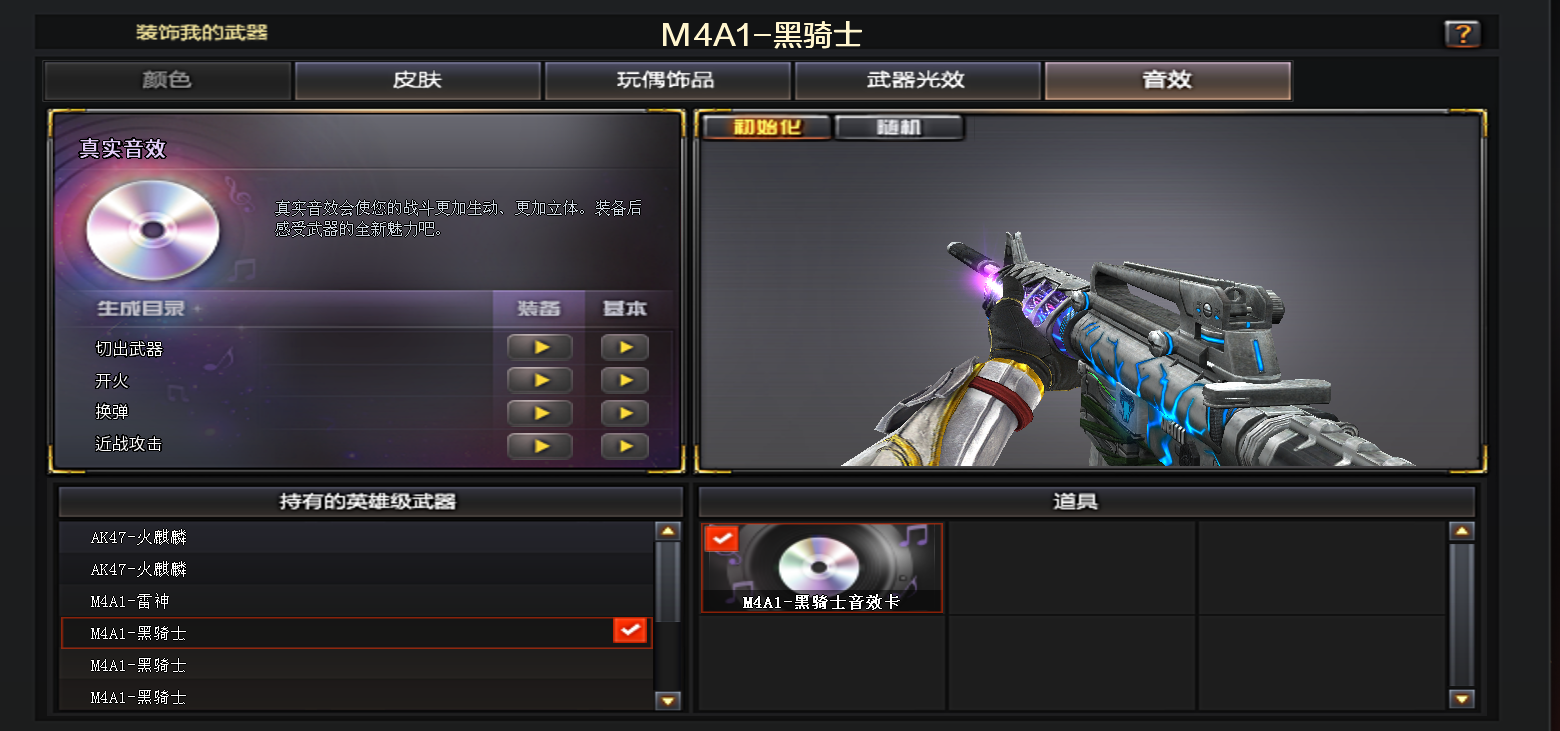1560x731 pixels.
Task: Select the 玩偶饰品 tab
Action: 667,80
